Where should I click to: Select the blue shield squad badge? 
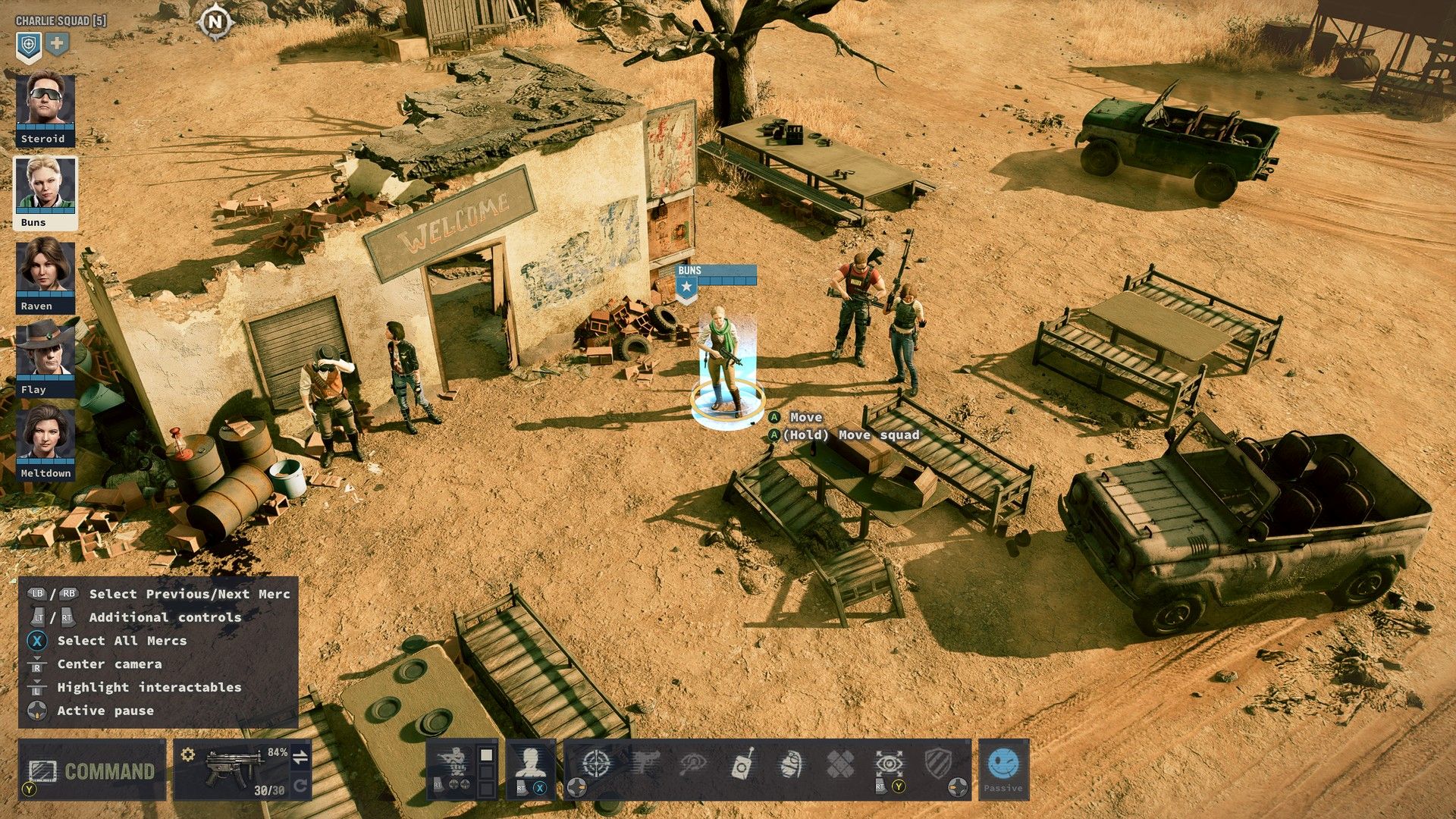pyautogui.click(x=29, y=46)
